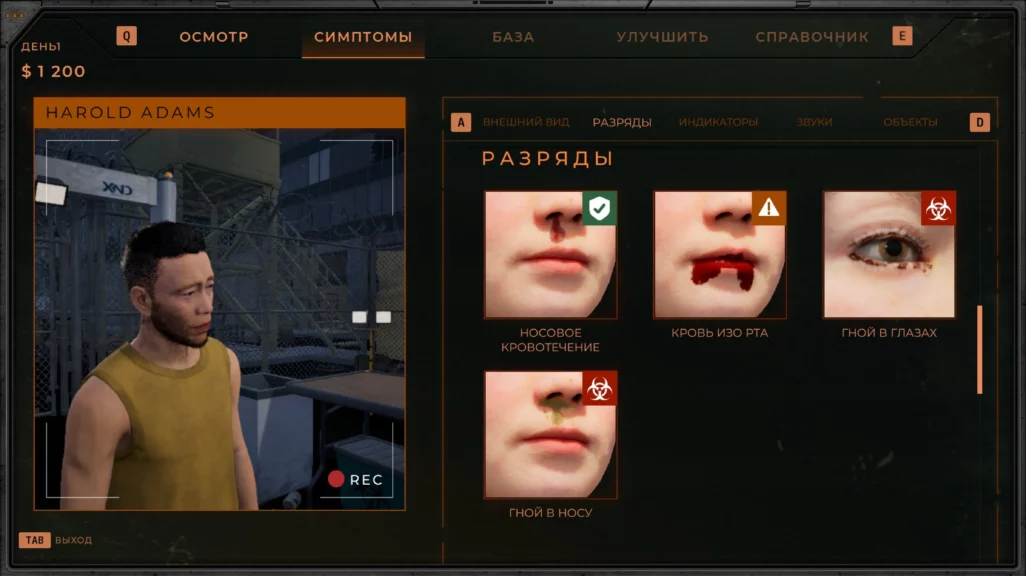The image size is (1026, 576).
Task: Choose the Кровь изо рта symptom thumbnail
Action: tap(720, 255)
